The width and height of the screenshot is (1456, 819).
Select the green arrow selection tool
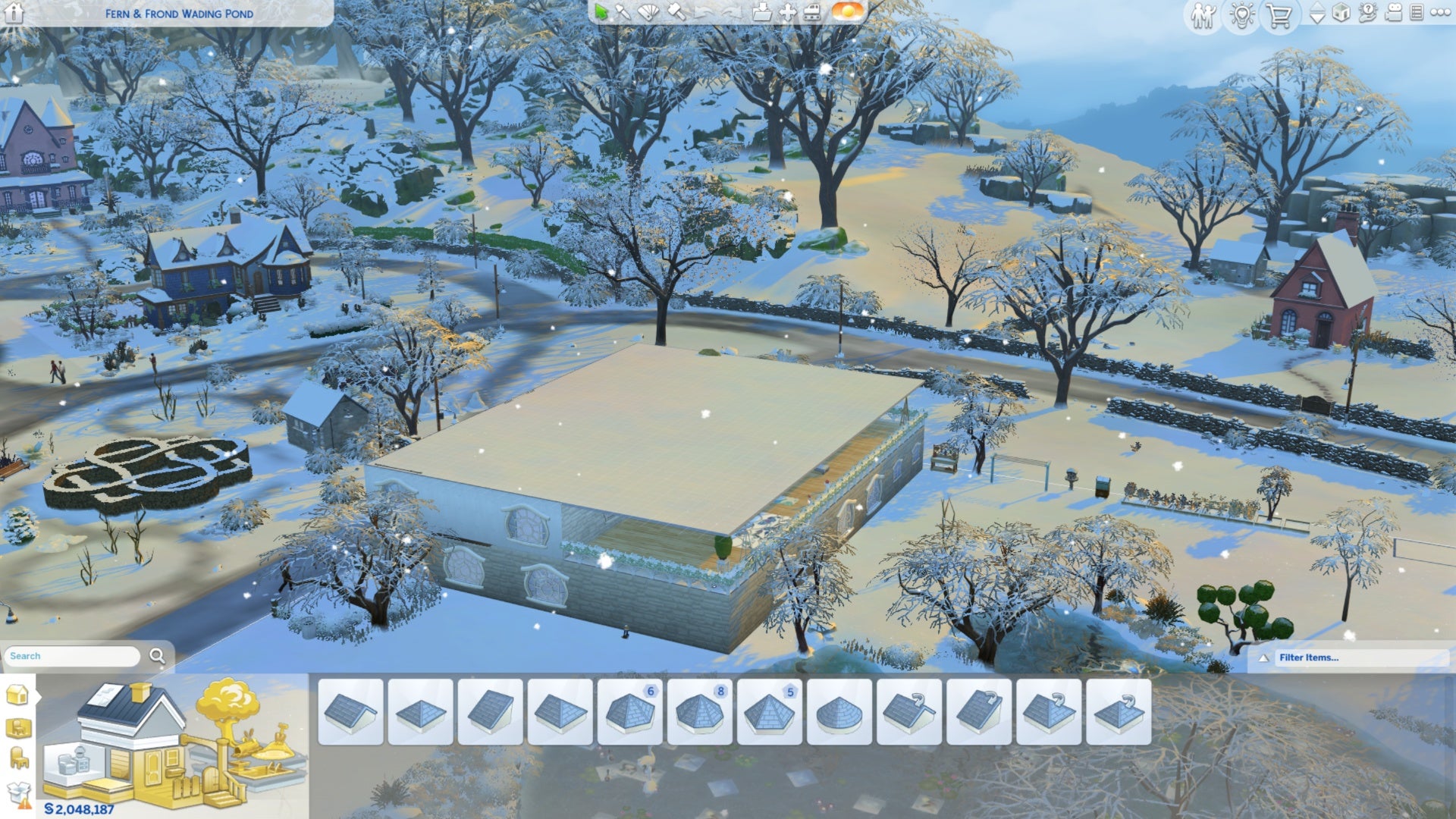pyautogui.click(x=601, y=11)
